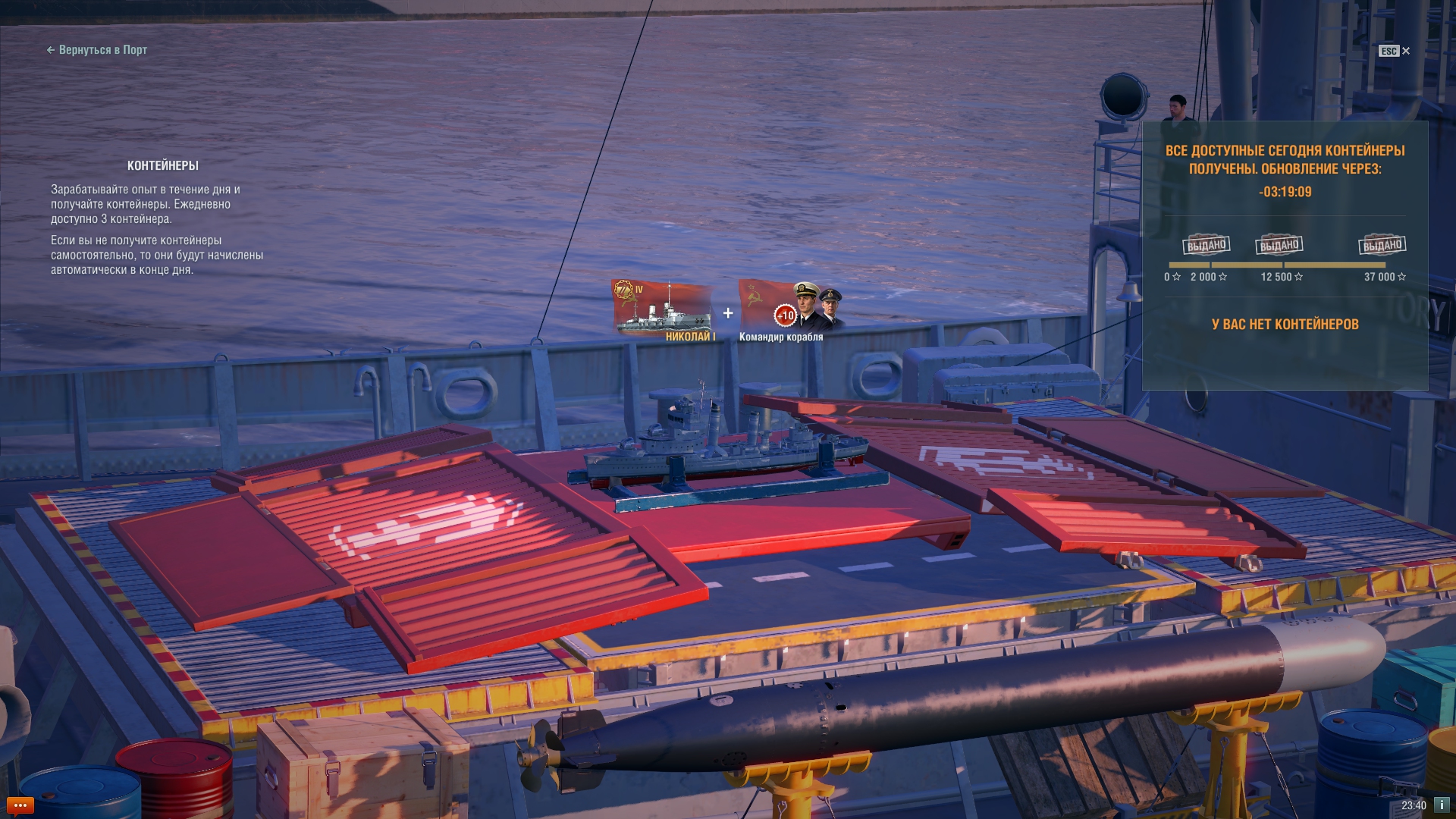This screenshot has width=1456, height=819.
Task: Select the Nikolai I ship reward
Action: 664,311
